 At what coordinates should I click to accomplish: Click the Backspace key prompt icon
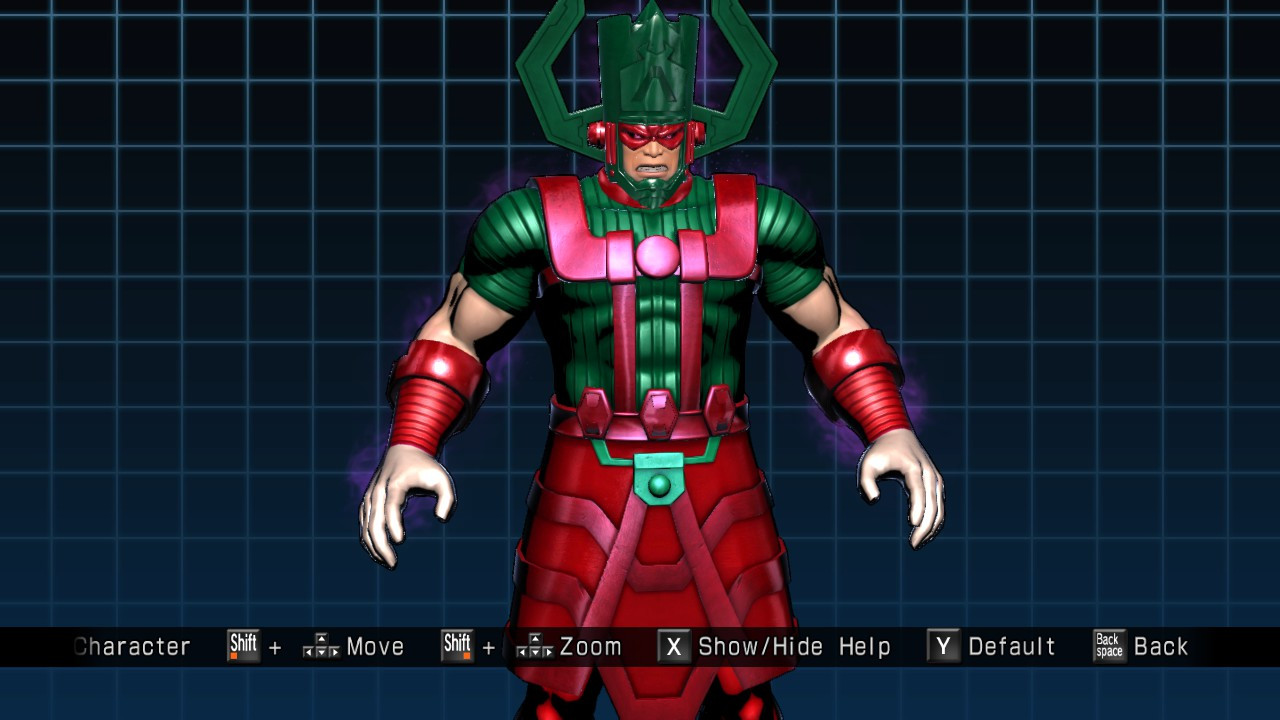coord(1108,647)
